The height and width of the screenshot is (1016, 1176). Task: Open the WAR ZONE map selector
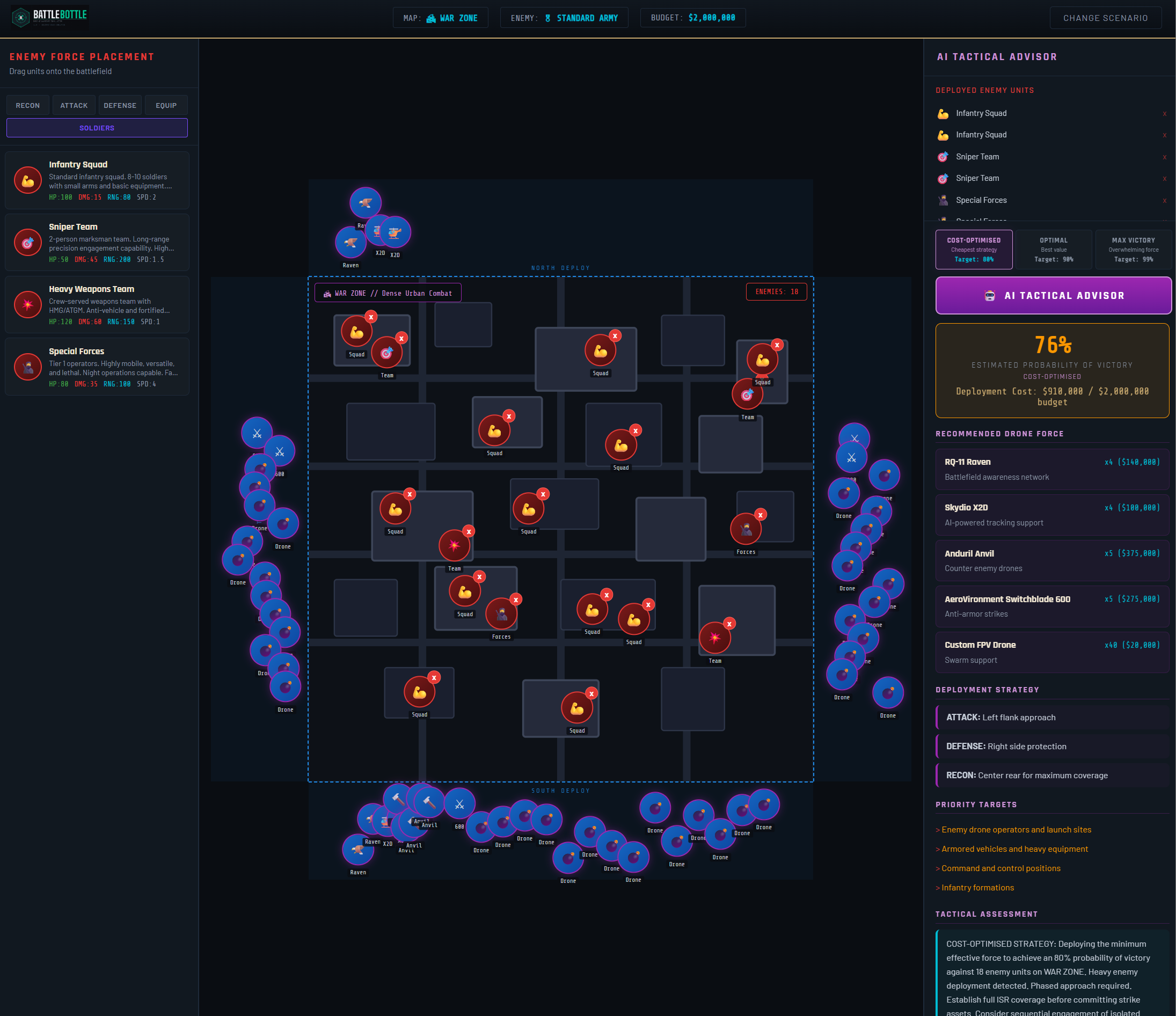(x=441, y=18)
